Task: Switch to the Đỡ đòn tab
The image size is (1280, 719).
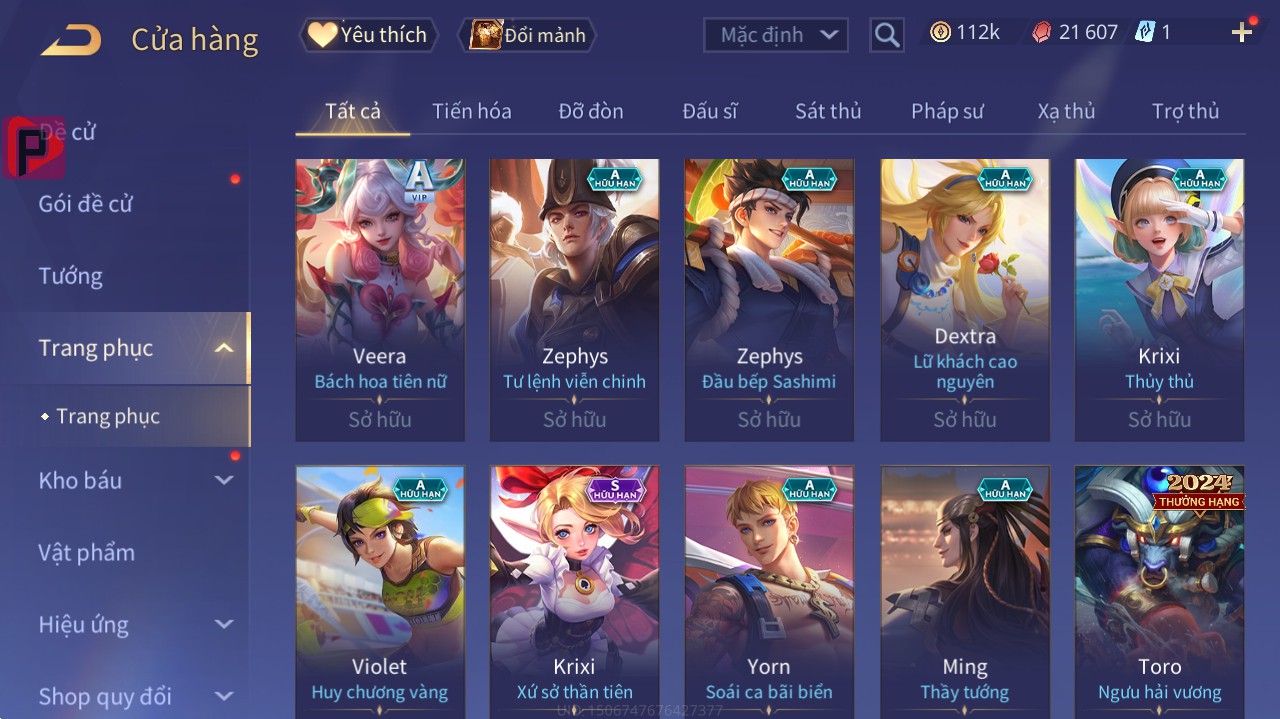Action: 591,111
